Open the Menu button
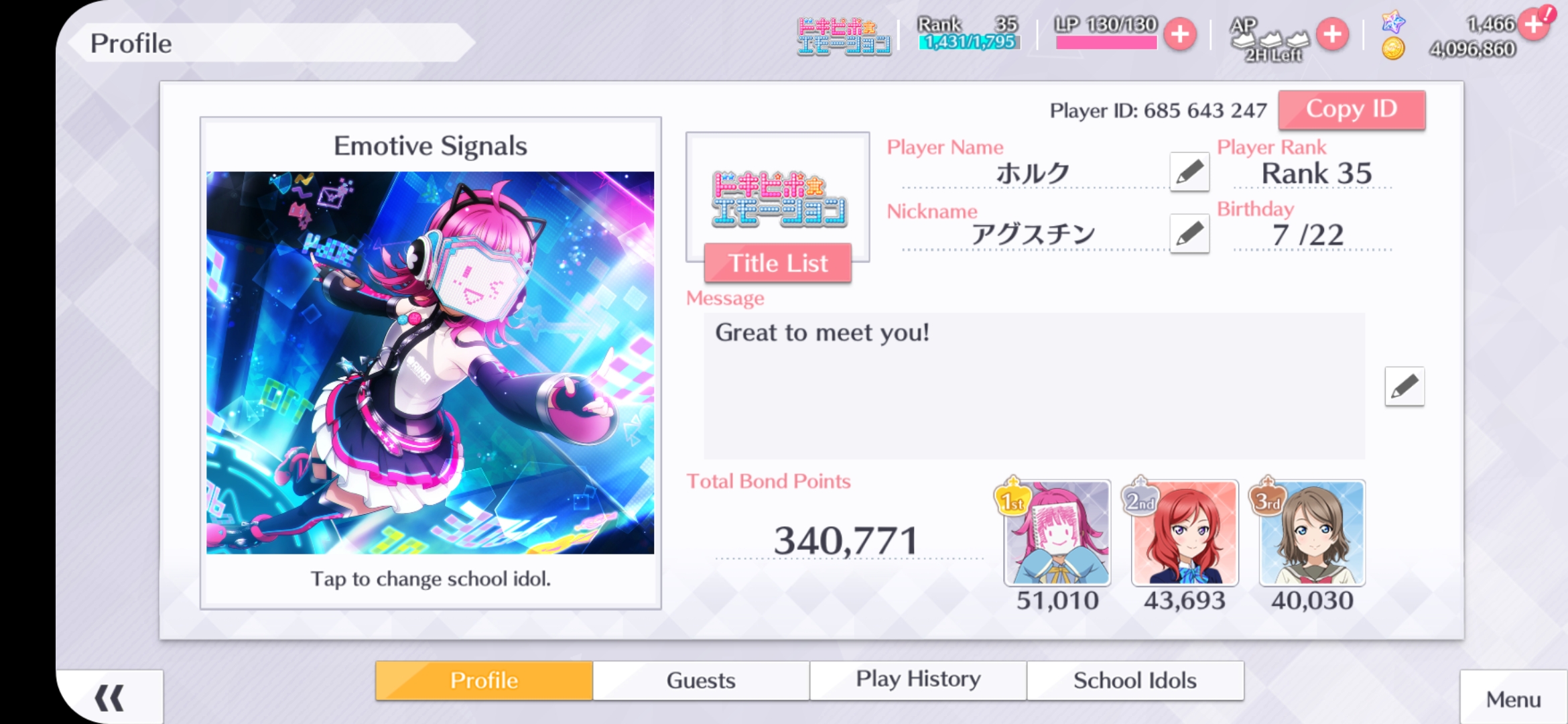The height and width of the screenshot is (724, 1568). pos(1513,699)
